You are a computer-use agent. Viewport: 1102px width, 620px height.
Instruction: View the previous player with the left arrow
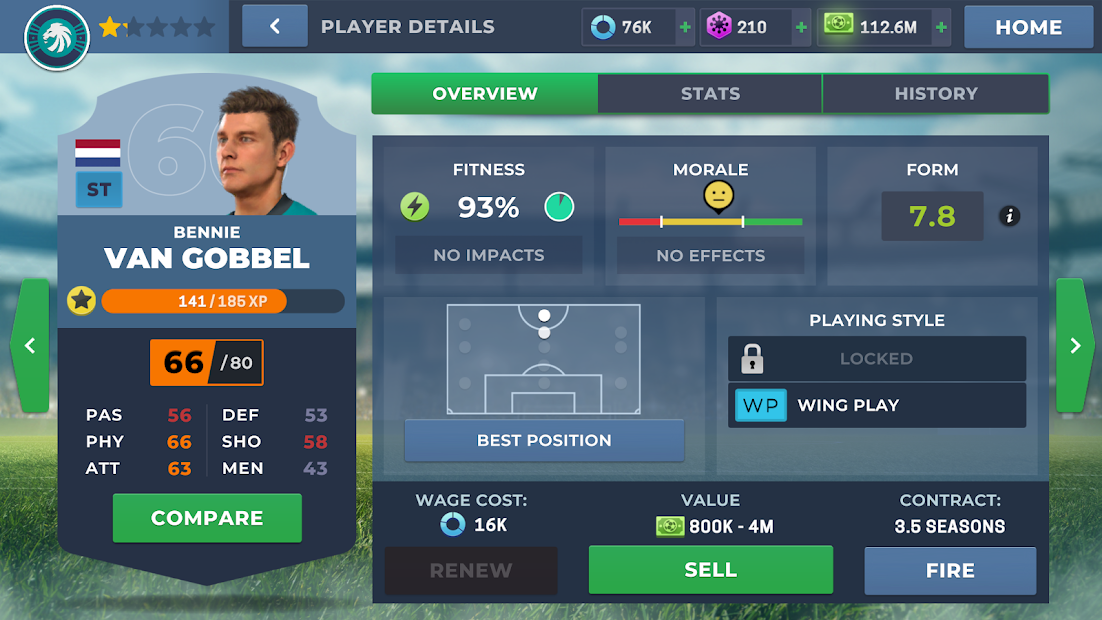coord(29,346)
